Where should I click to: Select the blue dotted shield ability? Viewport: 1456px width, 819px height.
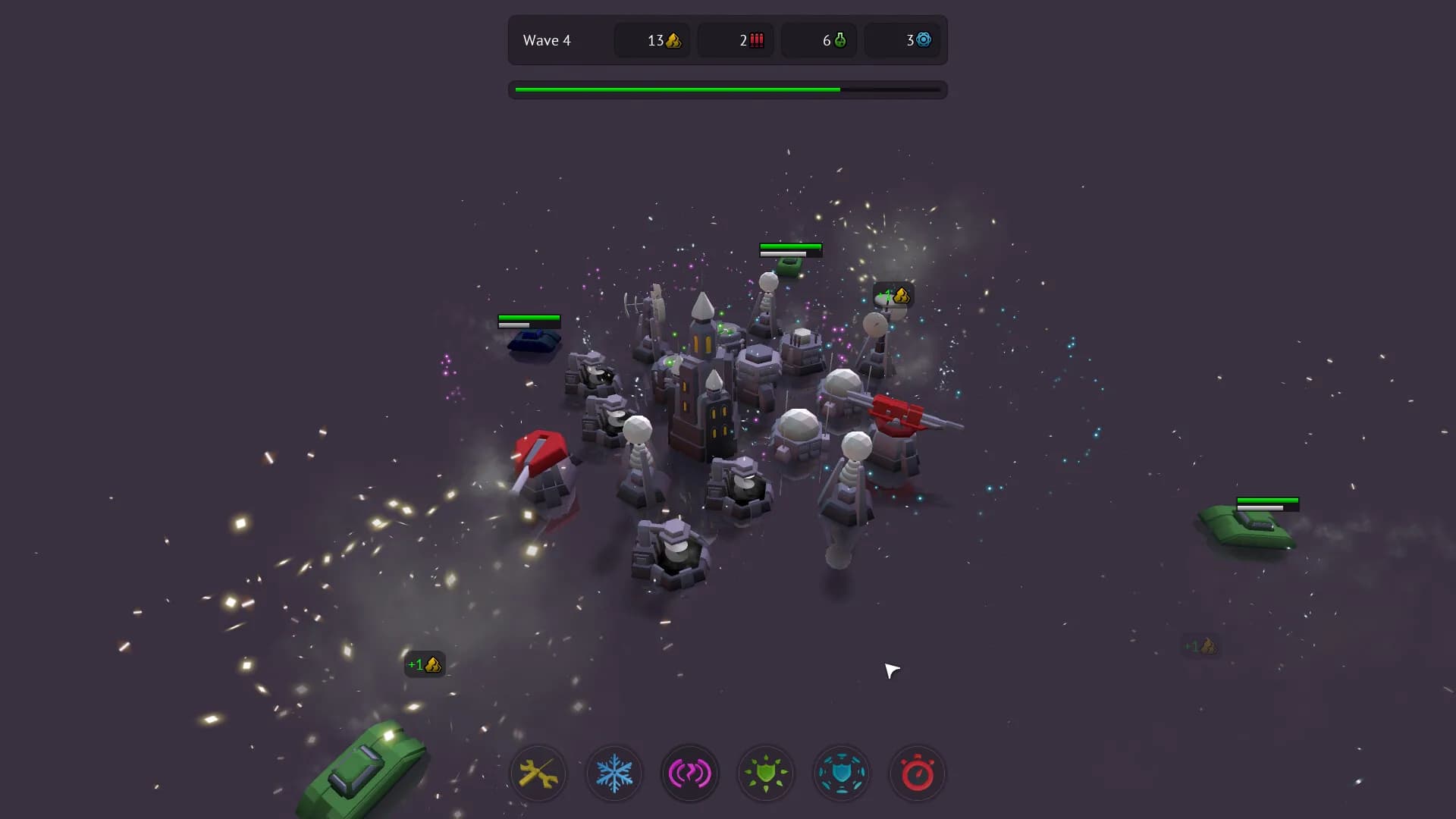click(x=842, y=773)
